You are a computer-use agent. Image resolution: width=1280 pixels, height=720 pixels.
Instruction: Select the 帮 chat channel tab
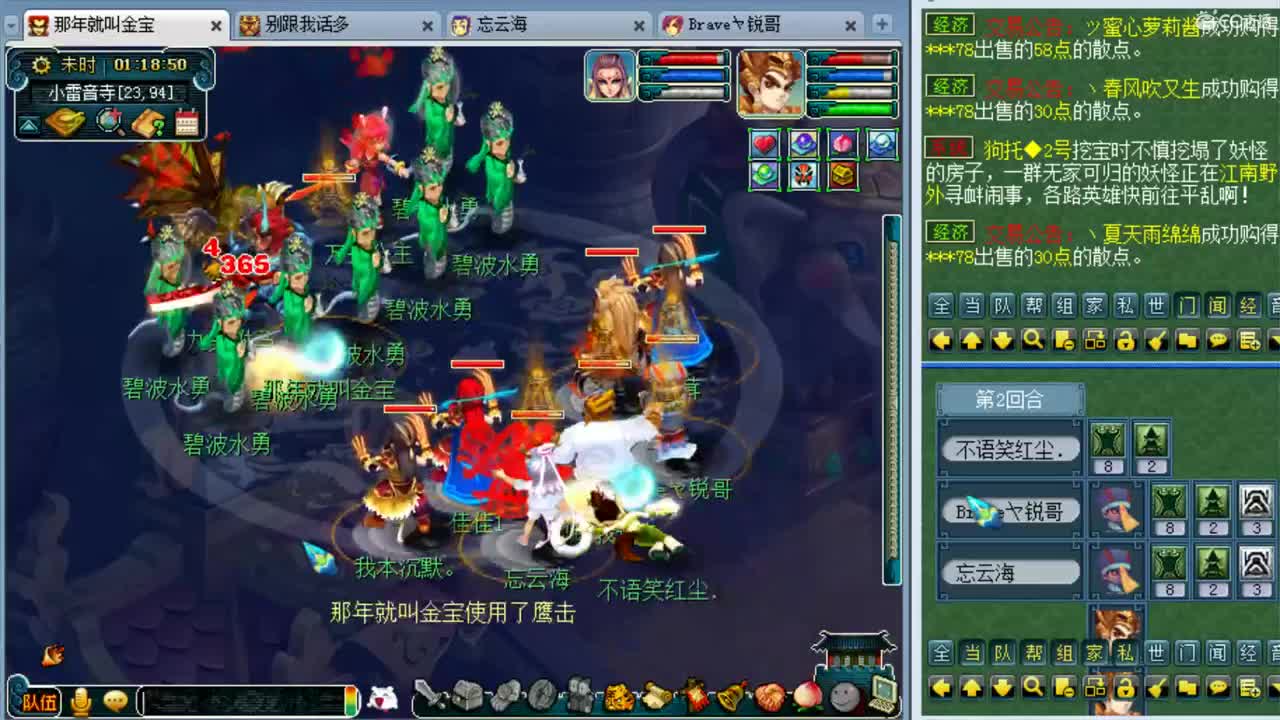point(1035,306)
